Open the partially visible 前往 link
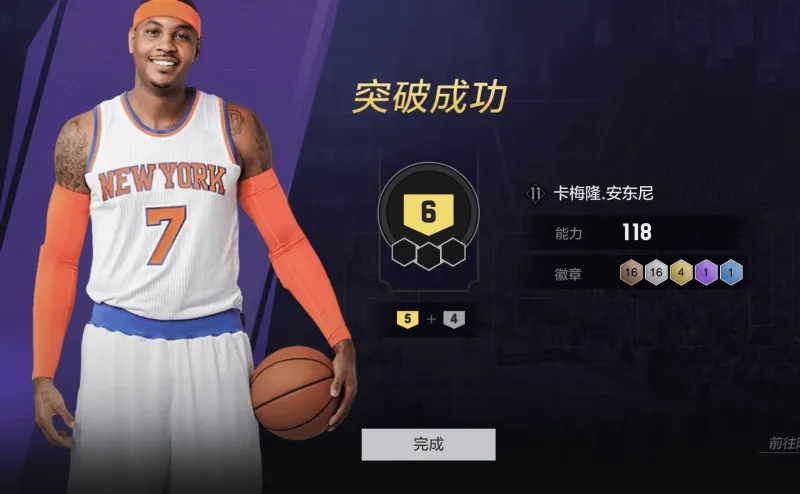Image resolution: width=800 pixels, height=494 pixels. click(x=782, y=444)
